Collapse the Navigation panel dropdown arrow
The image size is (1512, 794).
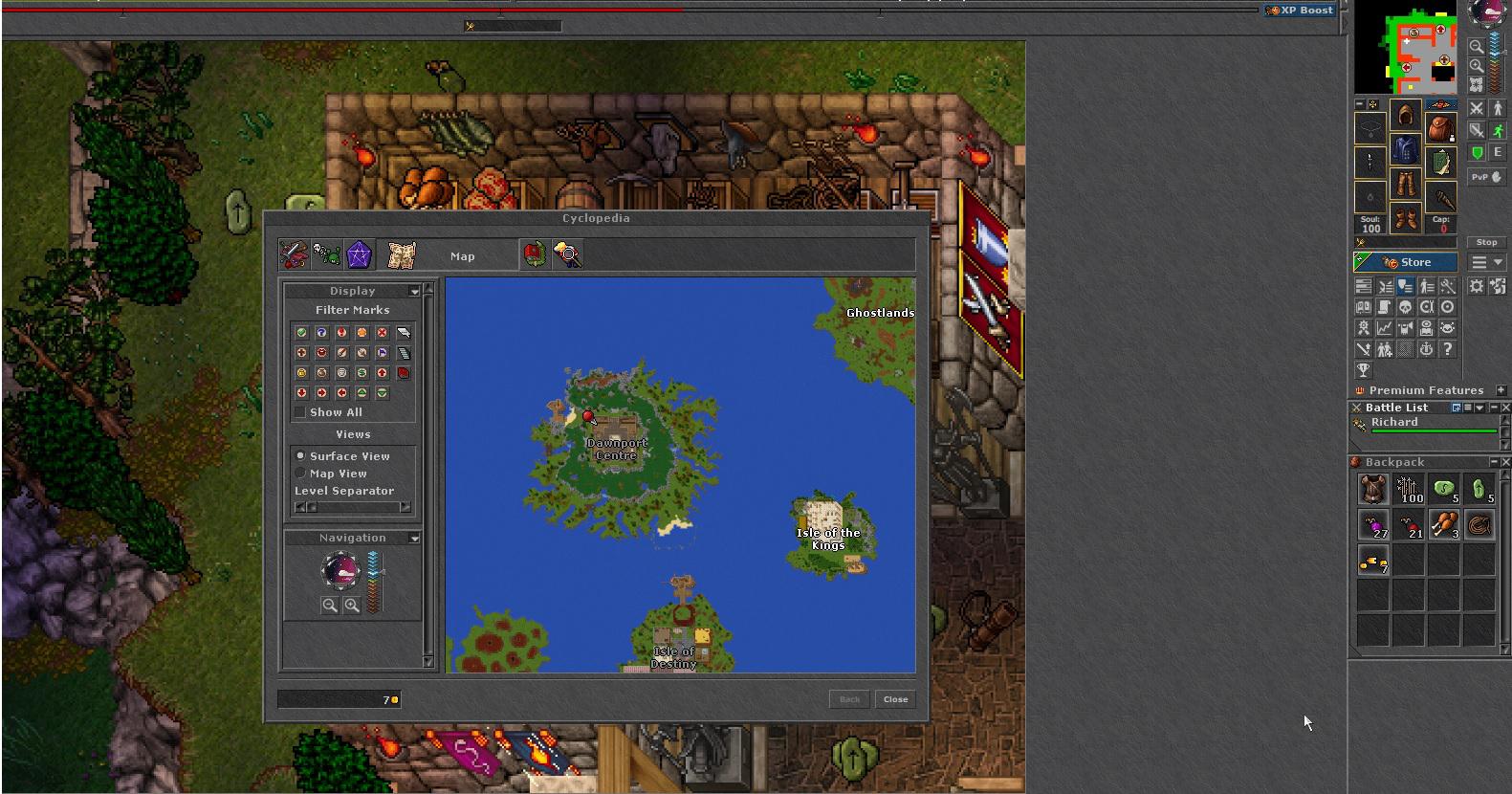[x=414, y=539]
